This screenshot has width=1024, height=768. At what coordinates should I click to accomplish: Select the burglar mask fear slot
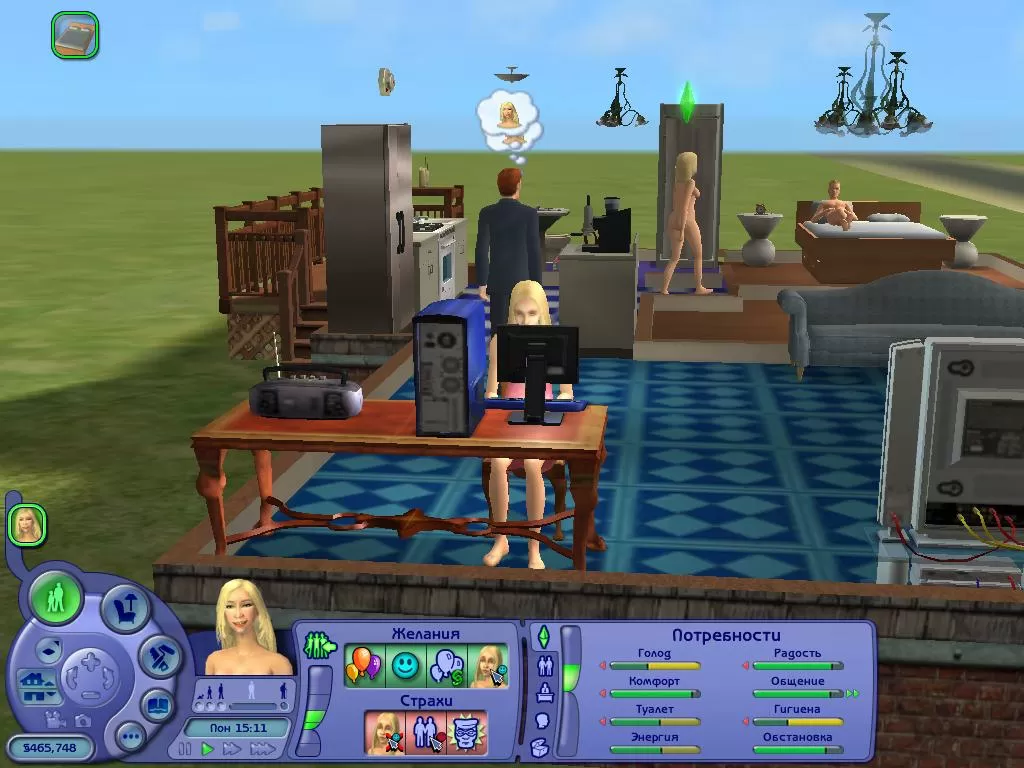tap(467, 733)
